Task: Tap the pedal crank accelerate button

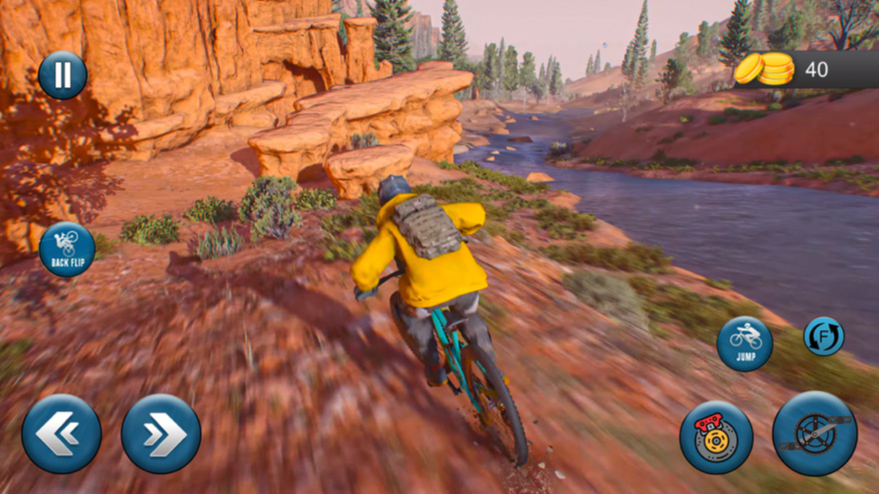Action: click(815, 433)
